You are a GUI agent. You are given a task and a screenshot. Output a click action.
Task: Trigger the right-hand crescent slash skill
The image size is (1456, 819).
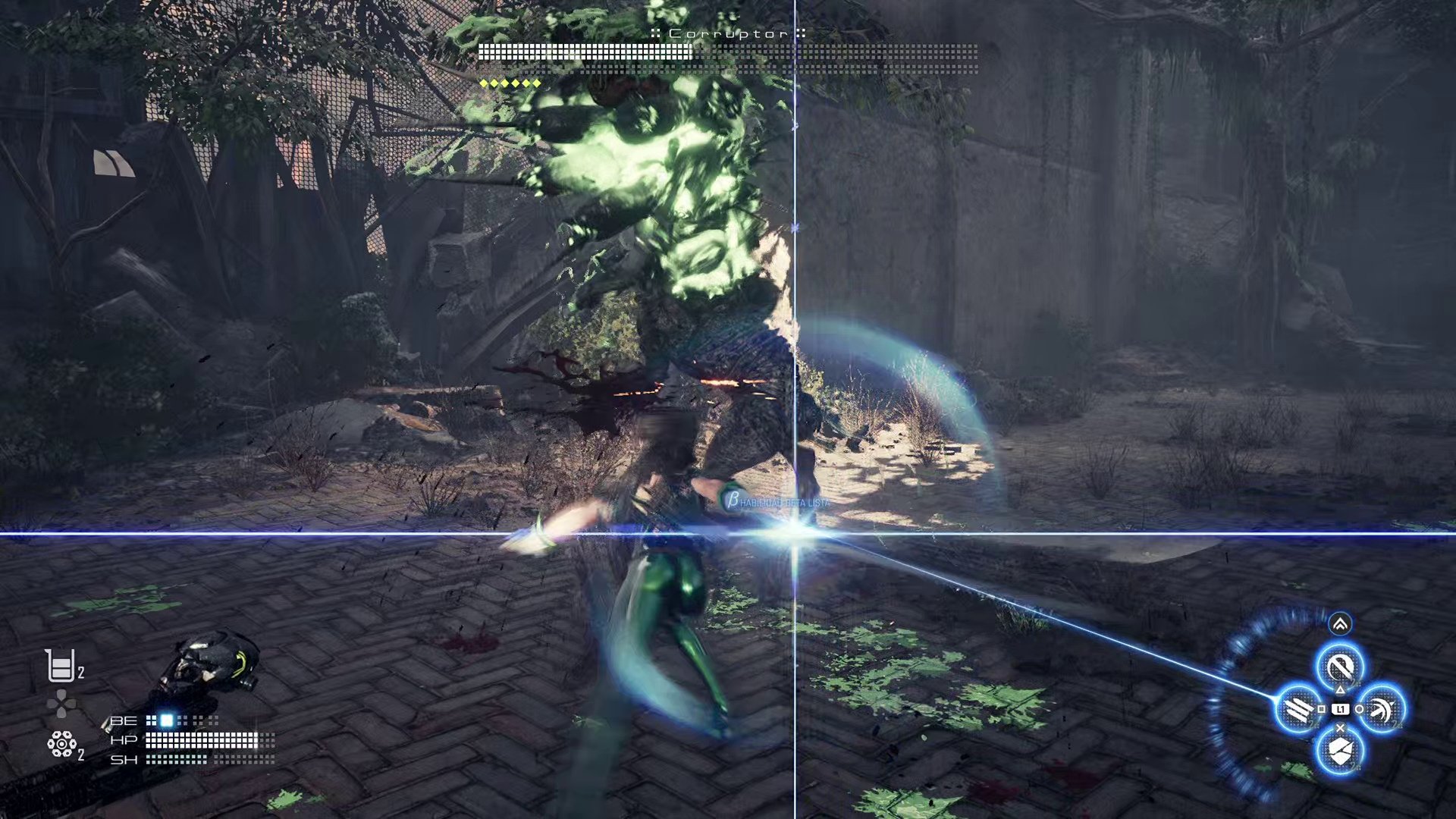[x=1382, y=710]
